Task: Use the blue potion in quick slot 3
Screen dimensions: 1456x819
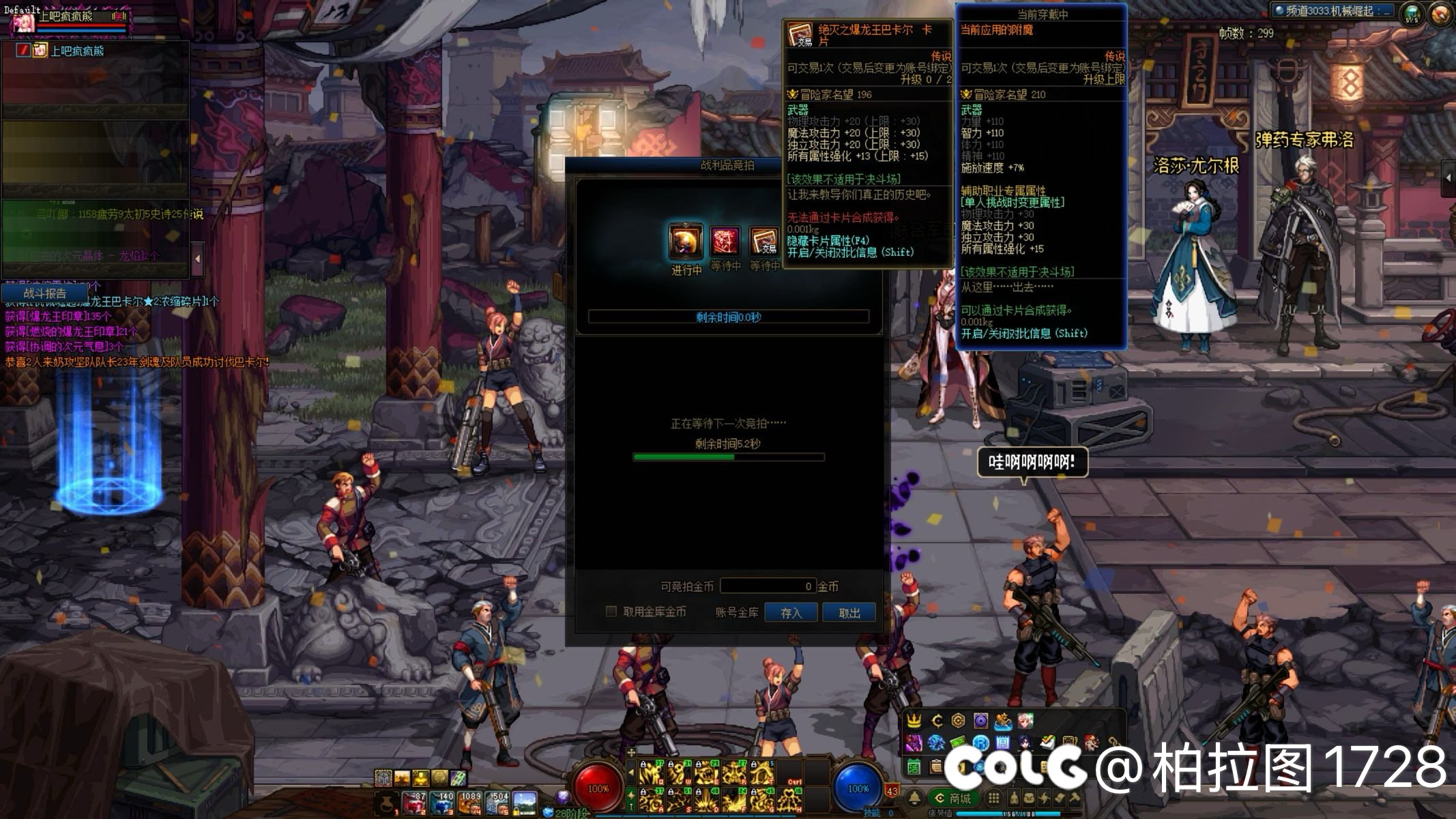Action: tap(442, 803)
